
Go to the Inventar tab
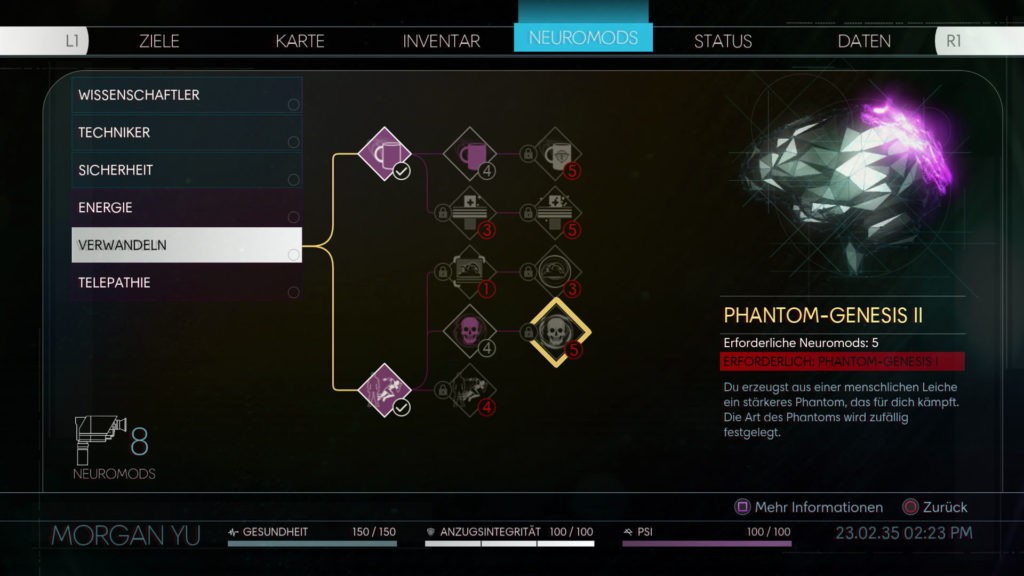[x=441, y=41]
